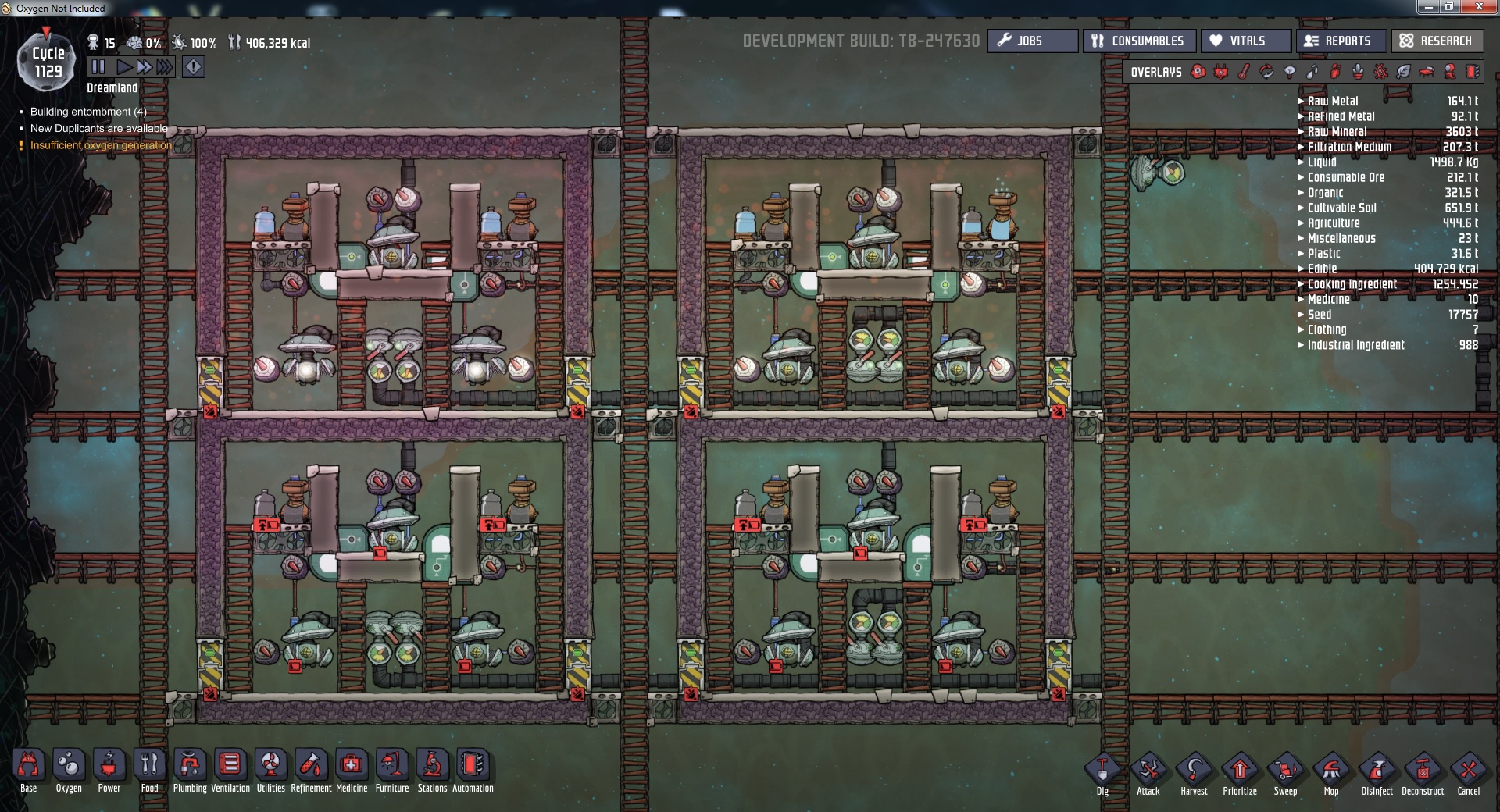Switch to the Vitals tab
Screen dimensions: 1500x812
coord(1245,41)
